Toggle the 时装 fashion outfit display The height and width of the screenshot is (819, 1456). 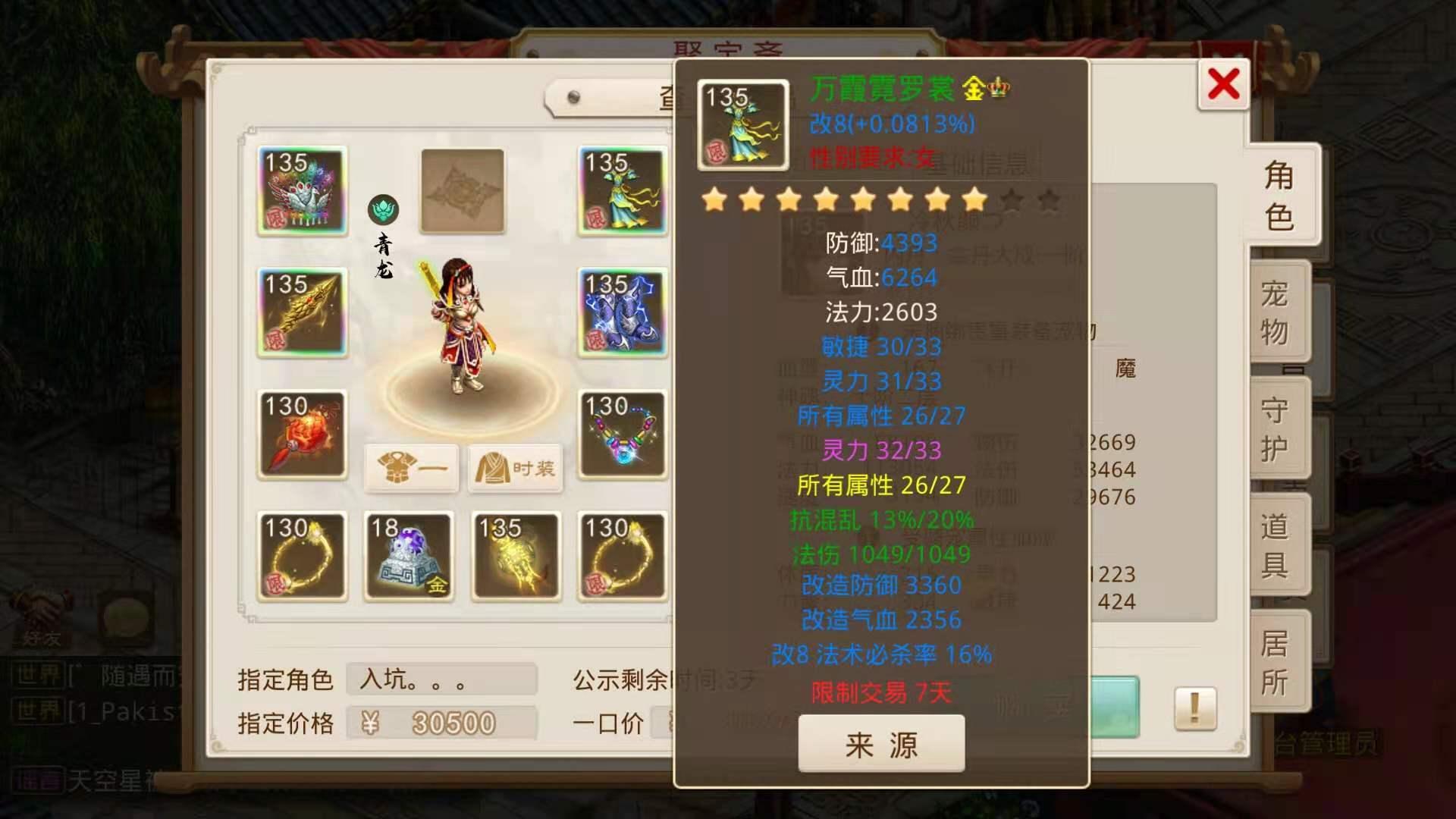515,469
